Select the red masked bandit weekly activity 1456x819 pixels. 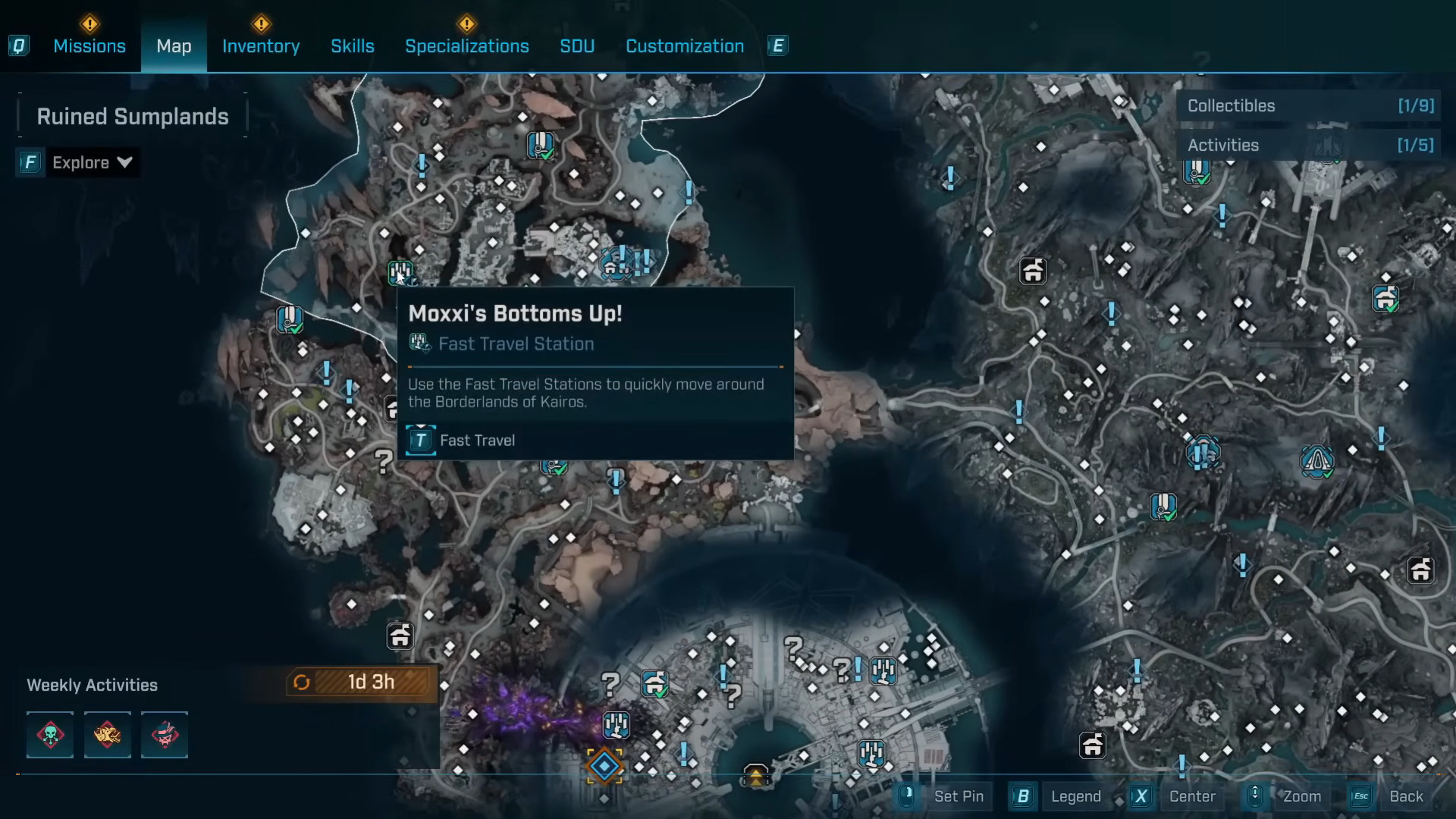tap(165, 735)
